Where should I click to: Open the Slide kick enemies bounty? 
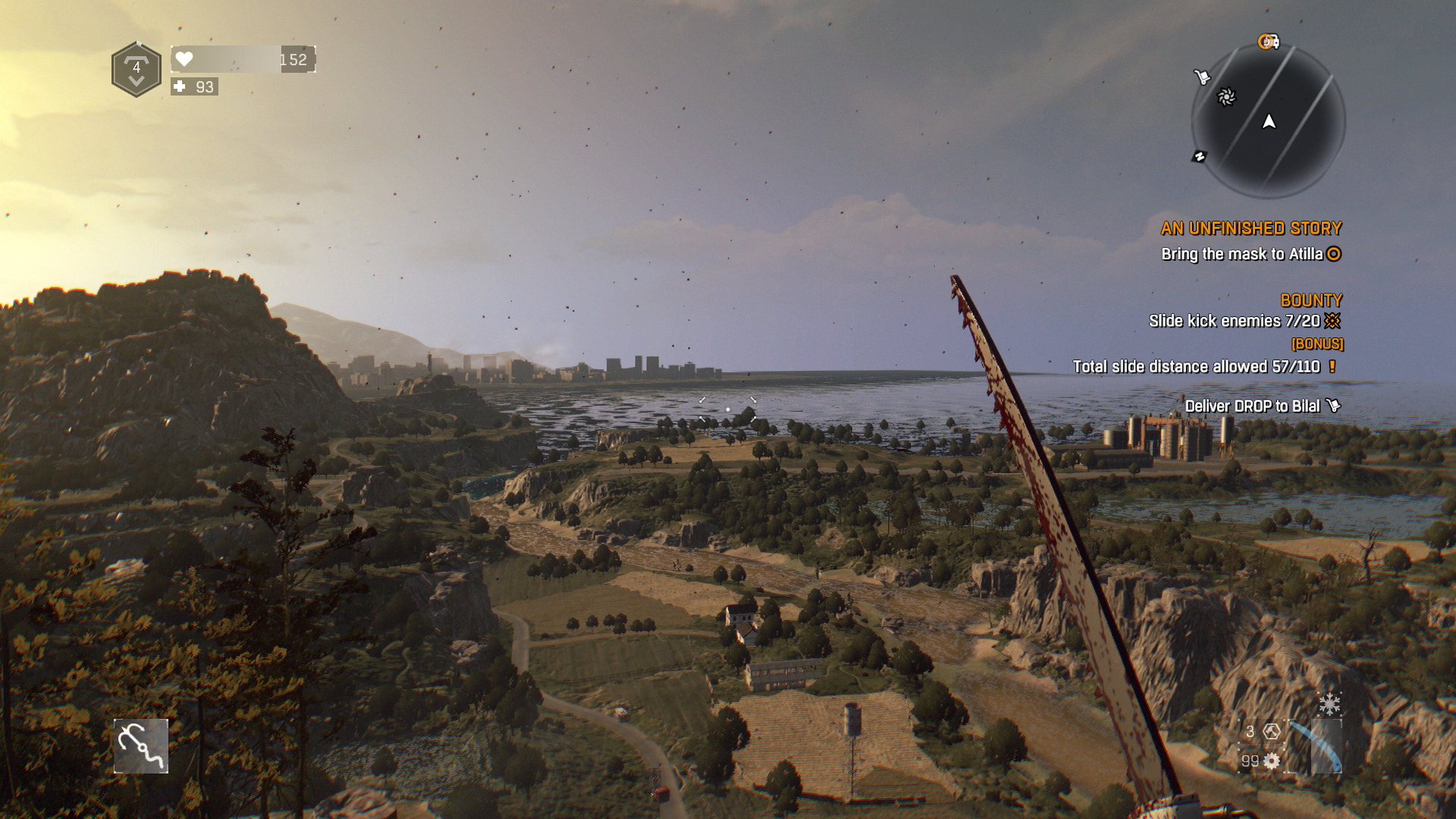pos(1235,321)
